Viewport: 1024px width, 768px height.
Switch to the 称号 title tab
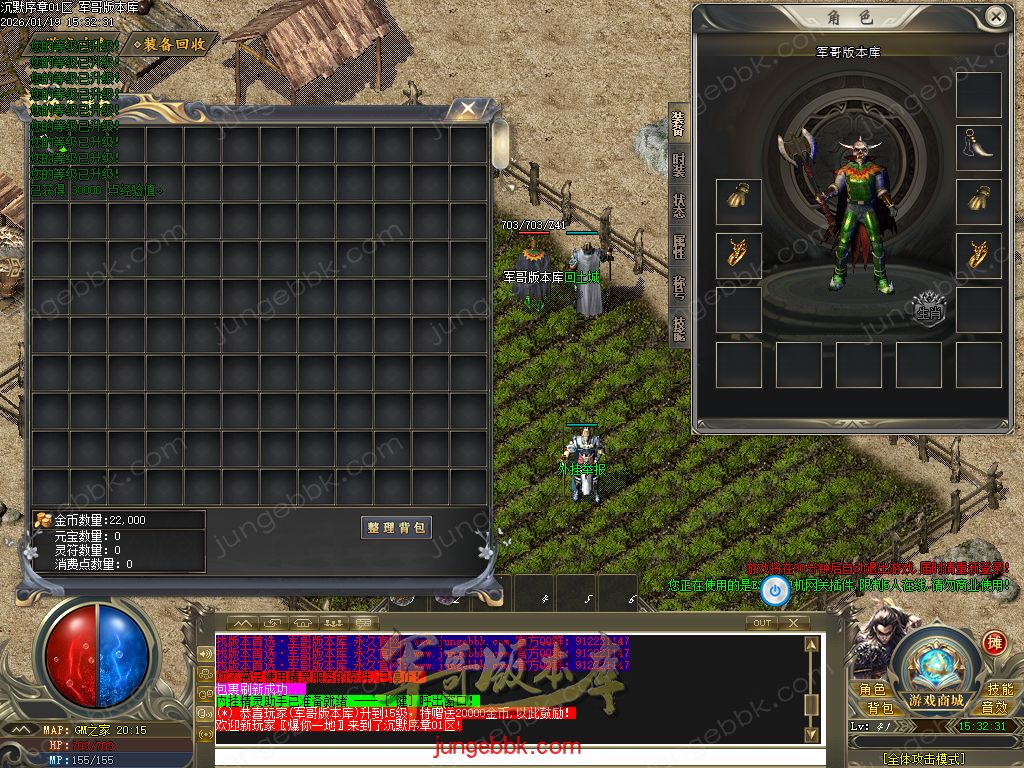[x=679, y=290]
